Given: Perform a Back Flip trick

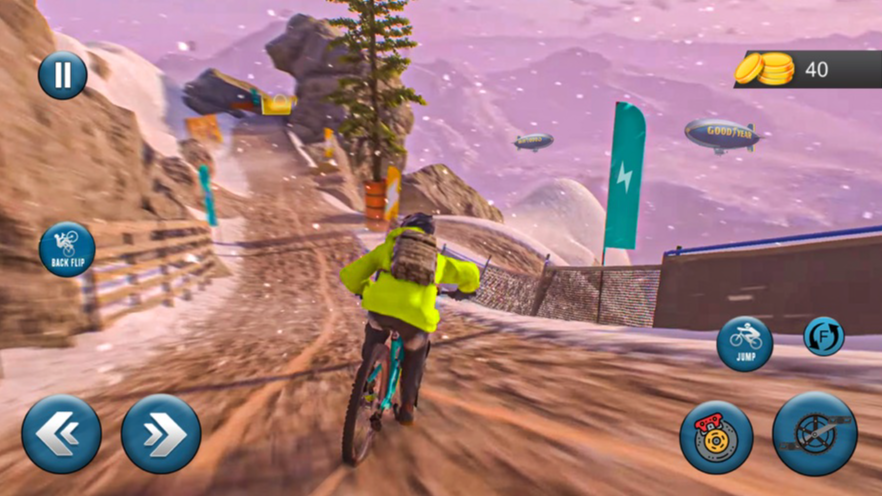Looking at the screenshot, I should tap(67, 249).
